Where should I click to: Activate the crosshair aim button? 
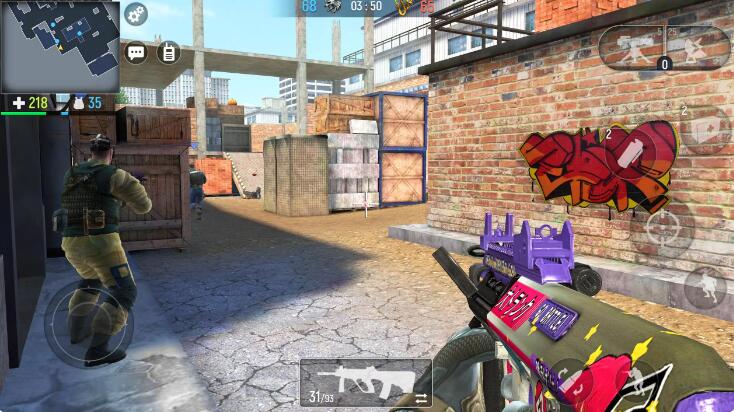(x=669, y=229)
